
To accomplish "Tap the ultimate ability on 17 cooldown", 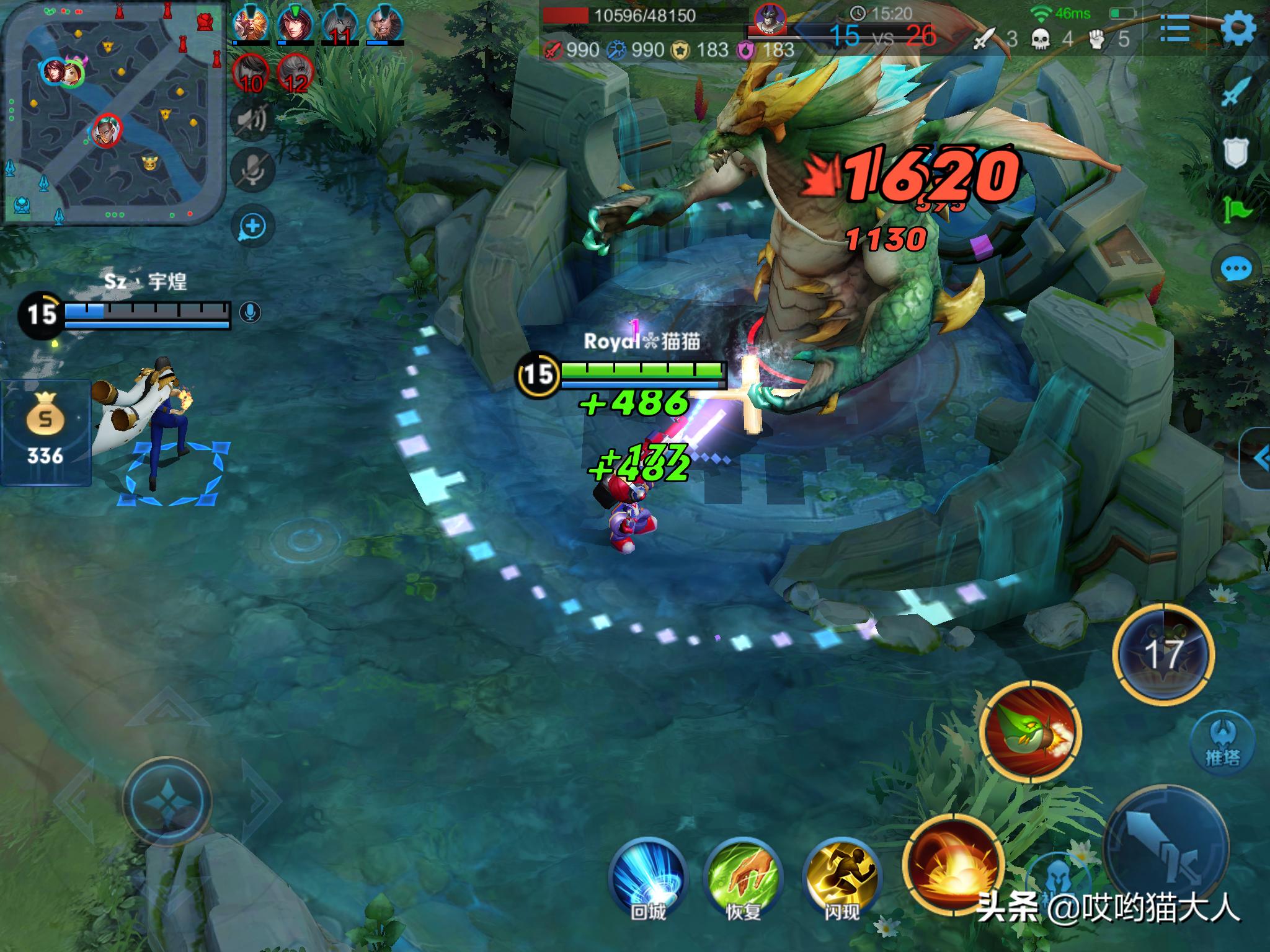I will coord(1163,654).
